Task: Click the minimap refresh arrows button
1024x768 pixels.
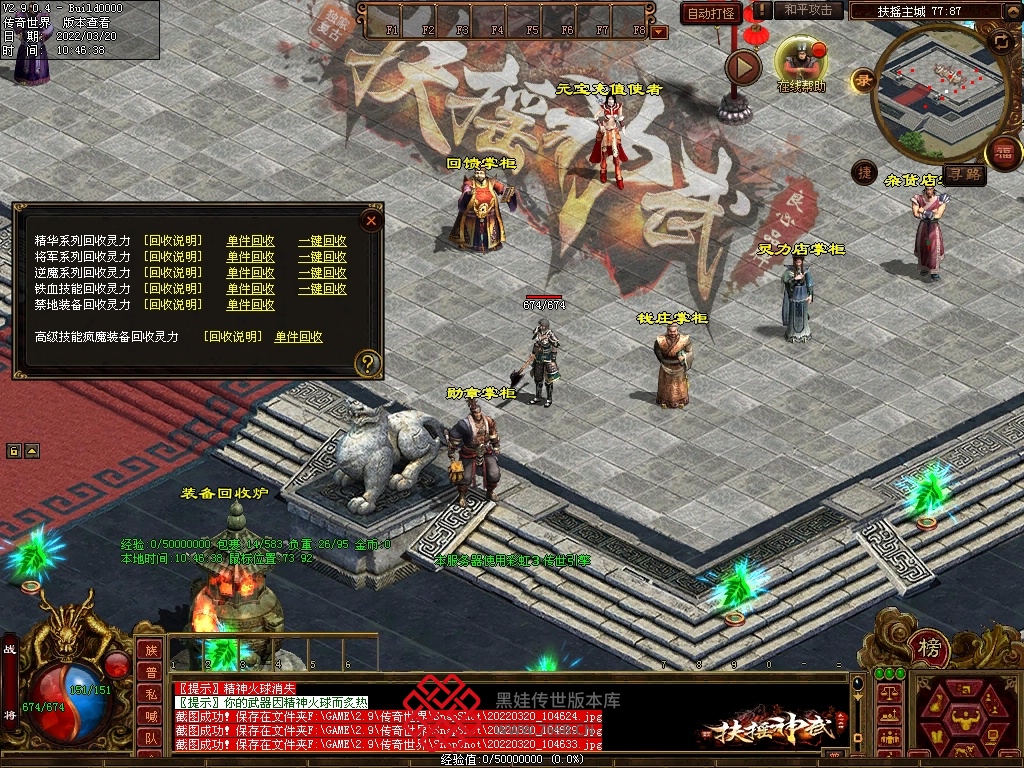Action: coord(1000,41)
